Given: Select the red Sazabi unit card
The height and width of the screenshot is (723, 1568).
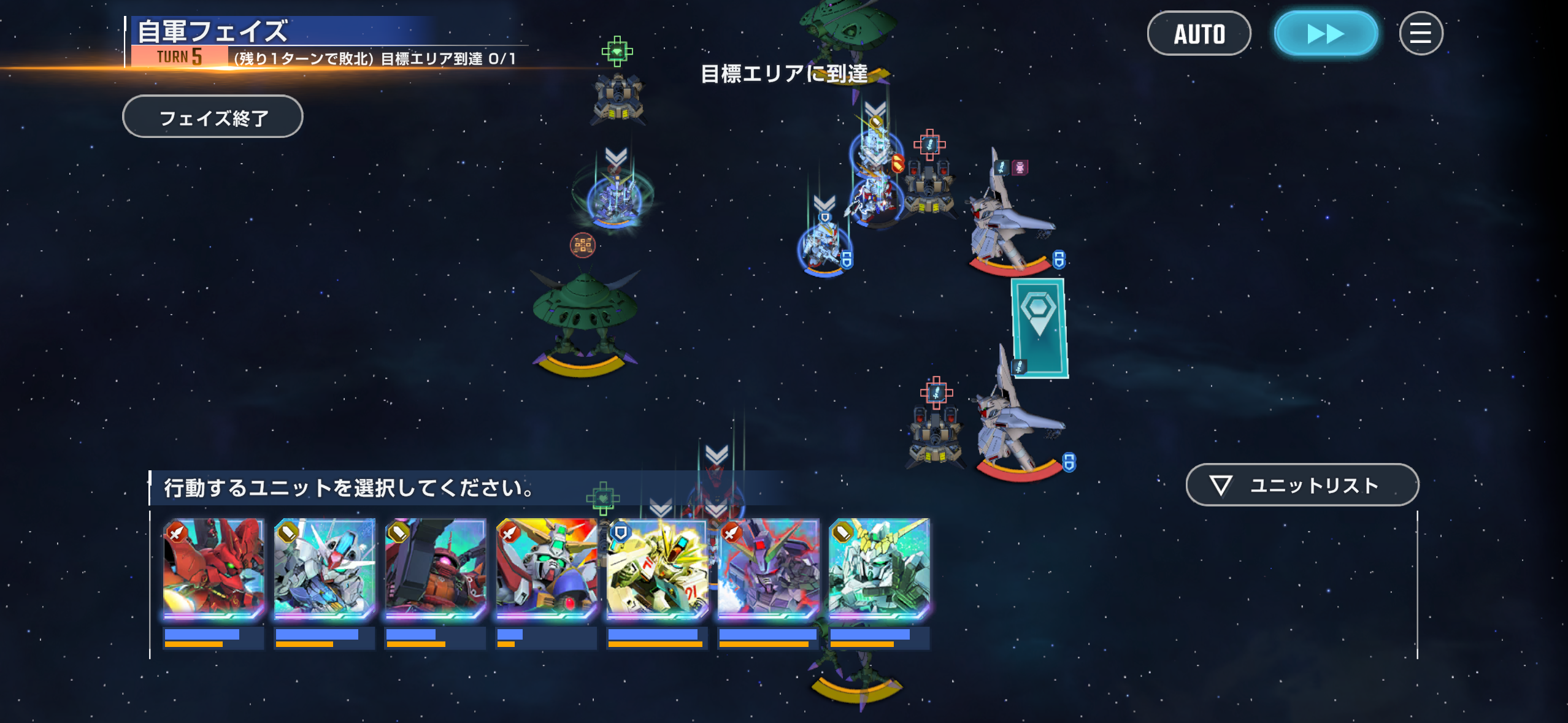Looking at the screenshot, I should tap(213, 568).
